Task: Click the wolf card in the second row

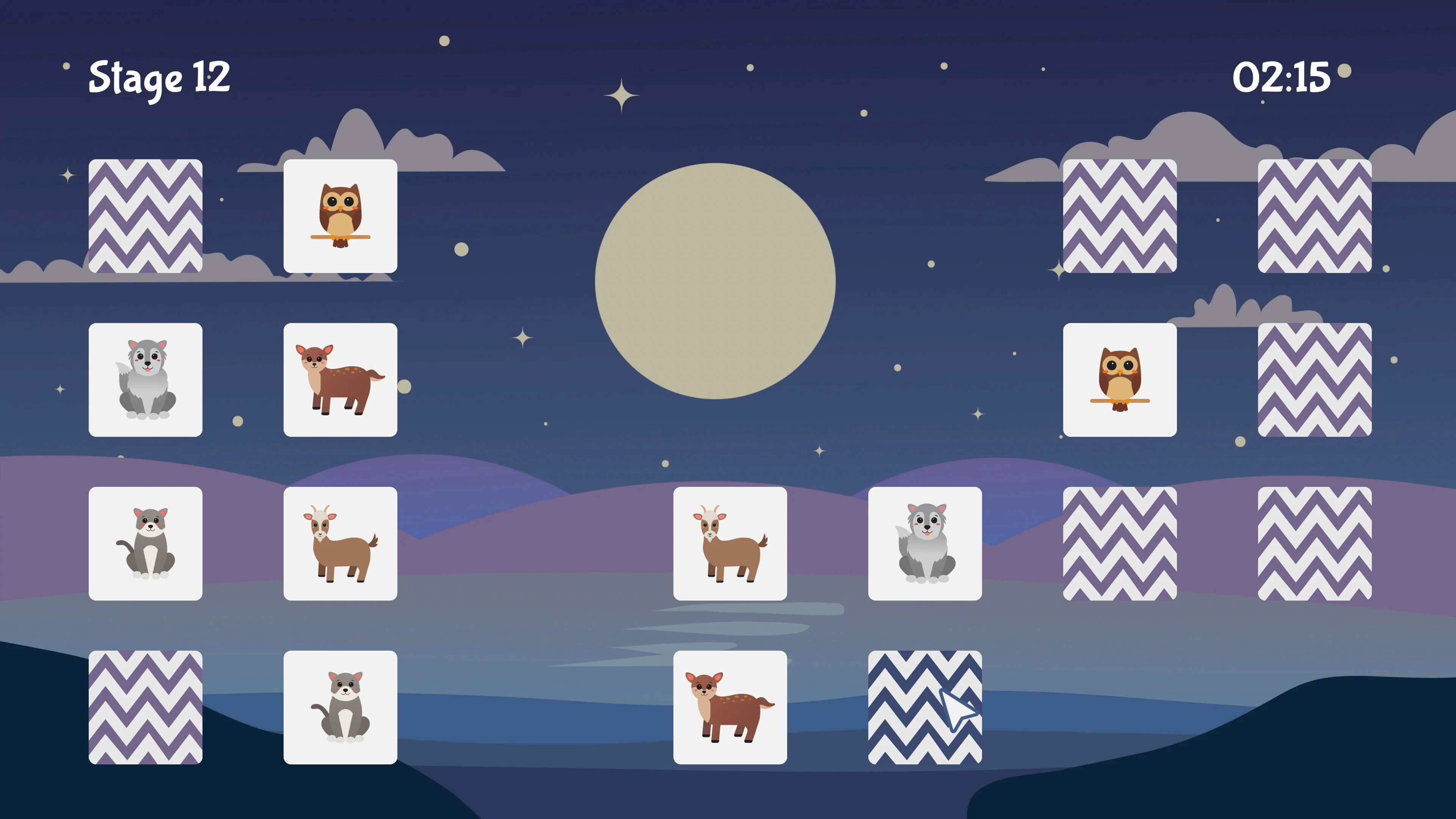Action: (x=146, y=380)
